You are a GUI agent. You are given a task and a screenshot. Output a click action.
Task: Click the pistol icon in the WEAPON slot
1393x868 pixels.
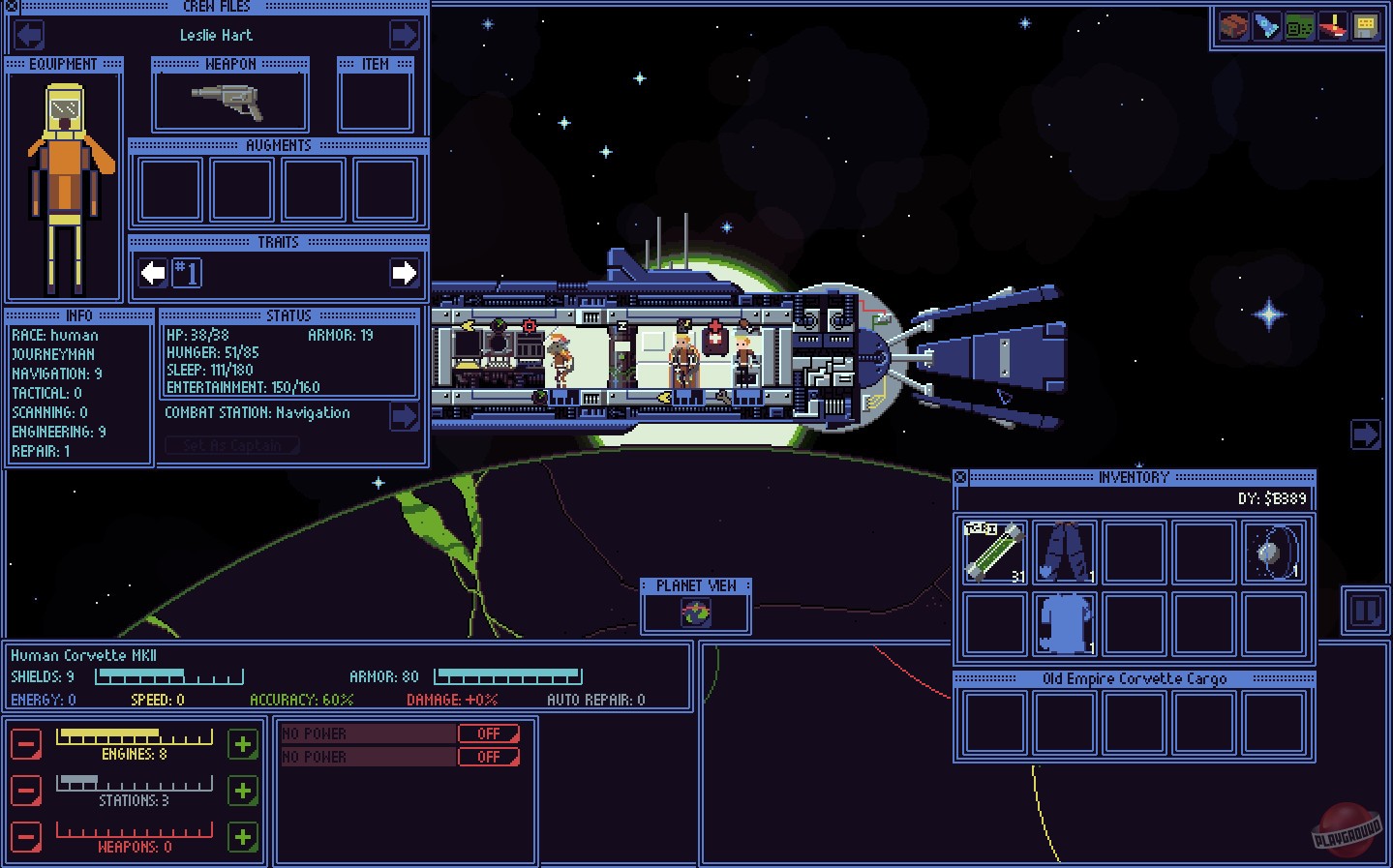tap(228, 97)
